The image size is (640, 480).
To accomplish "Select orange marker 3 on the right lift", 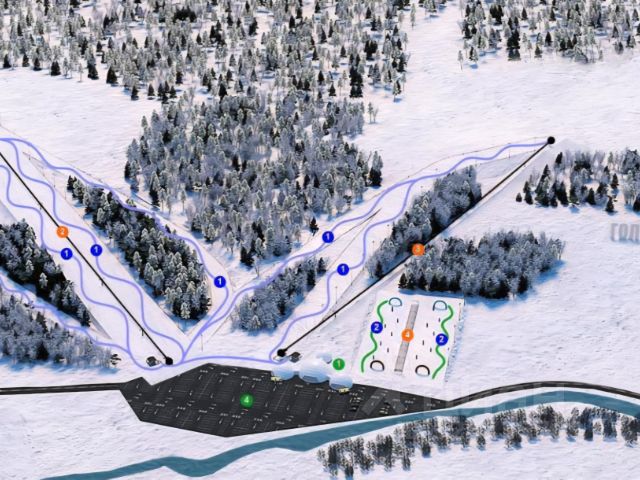I will (x=418, y=249).
